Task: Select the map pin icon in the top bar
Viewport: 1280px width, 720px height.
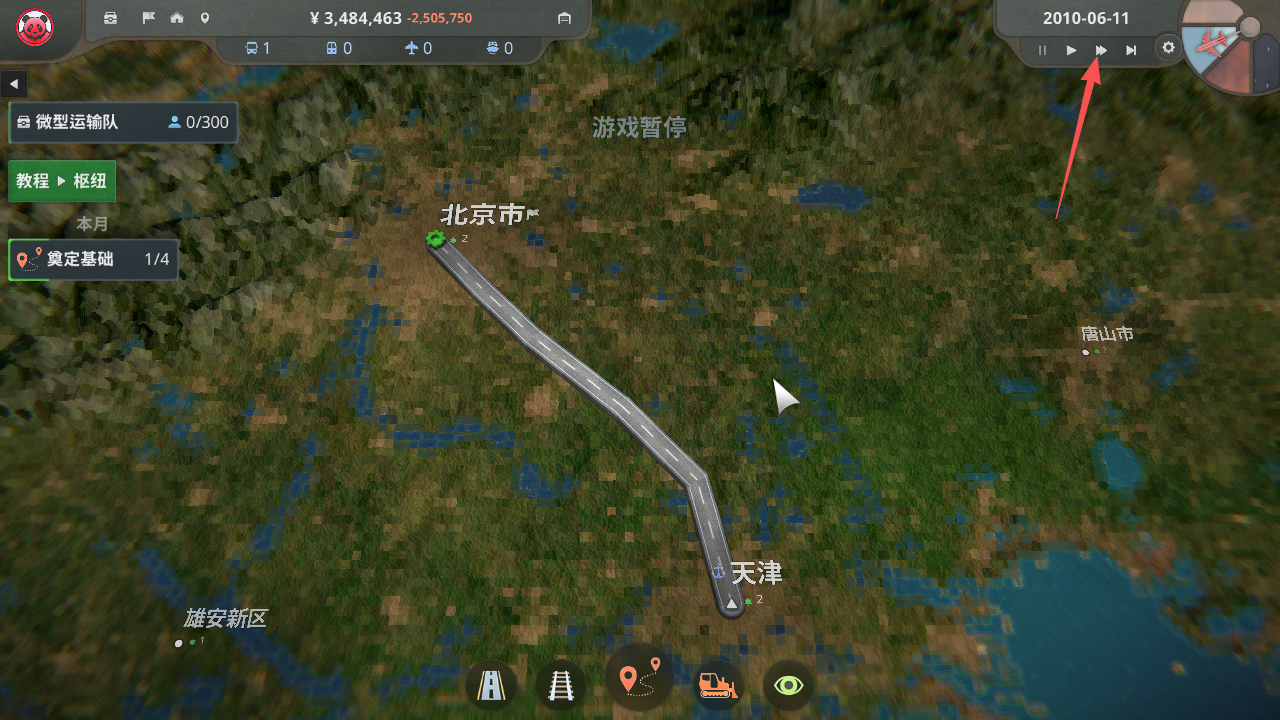Action: coord(205,18)
